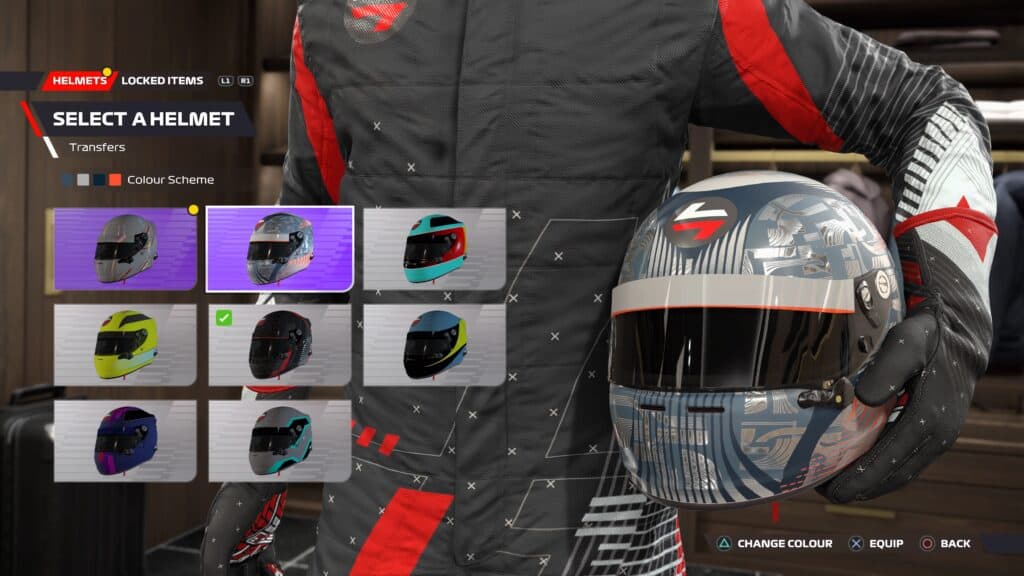Switch to the Helmets tab
This screenshot has width=1024, height=576.
[x=78, y=80]
